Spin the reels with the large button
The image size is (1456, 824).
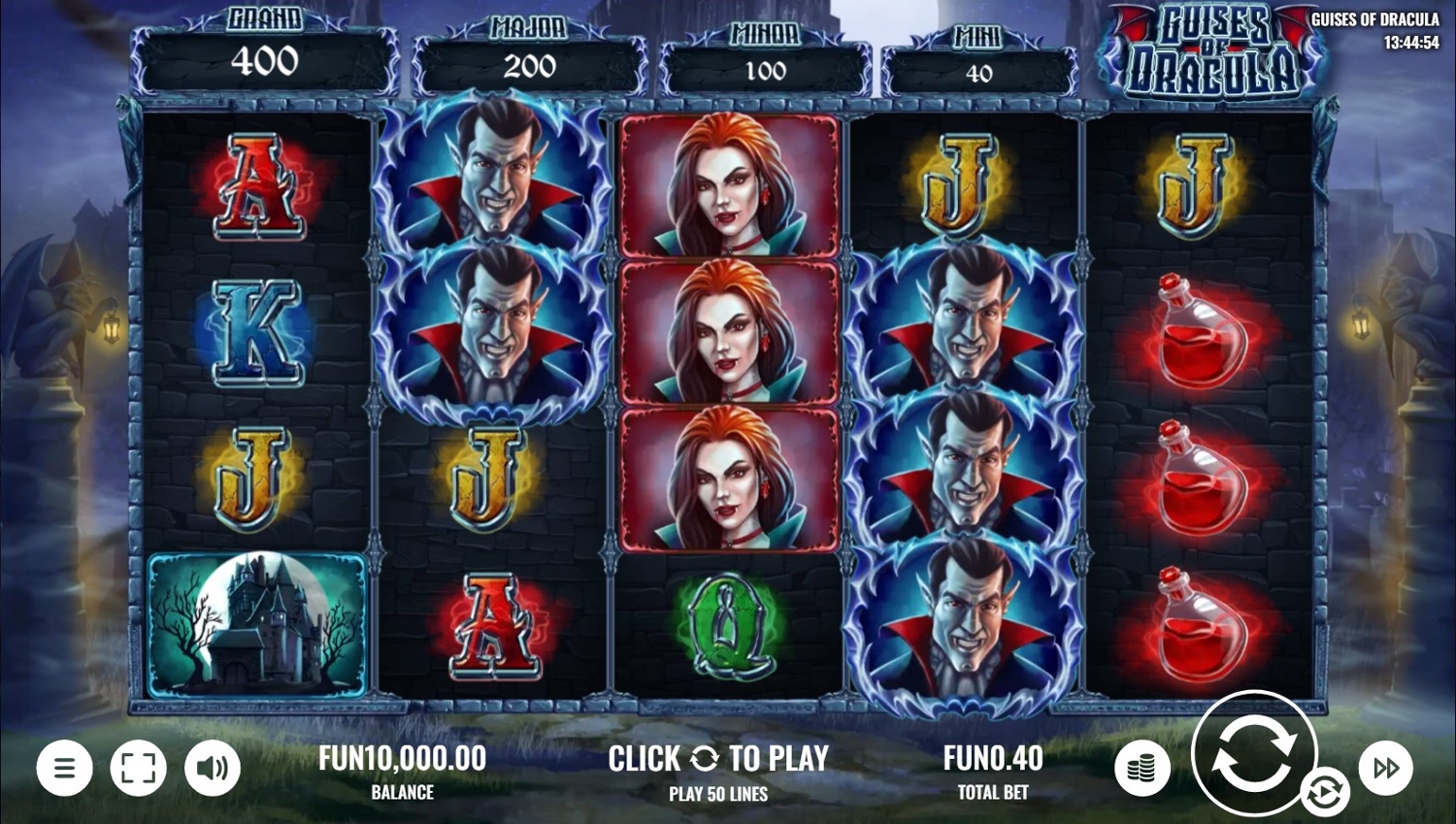(1252, 751)
